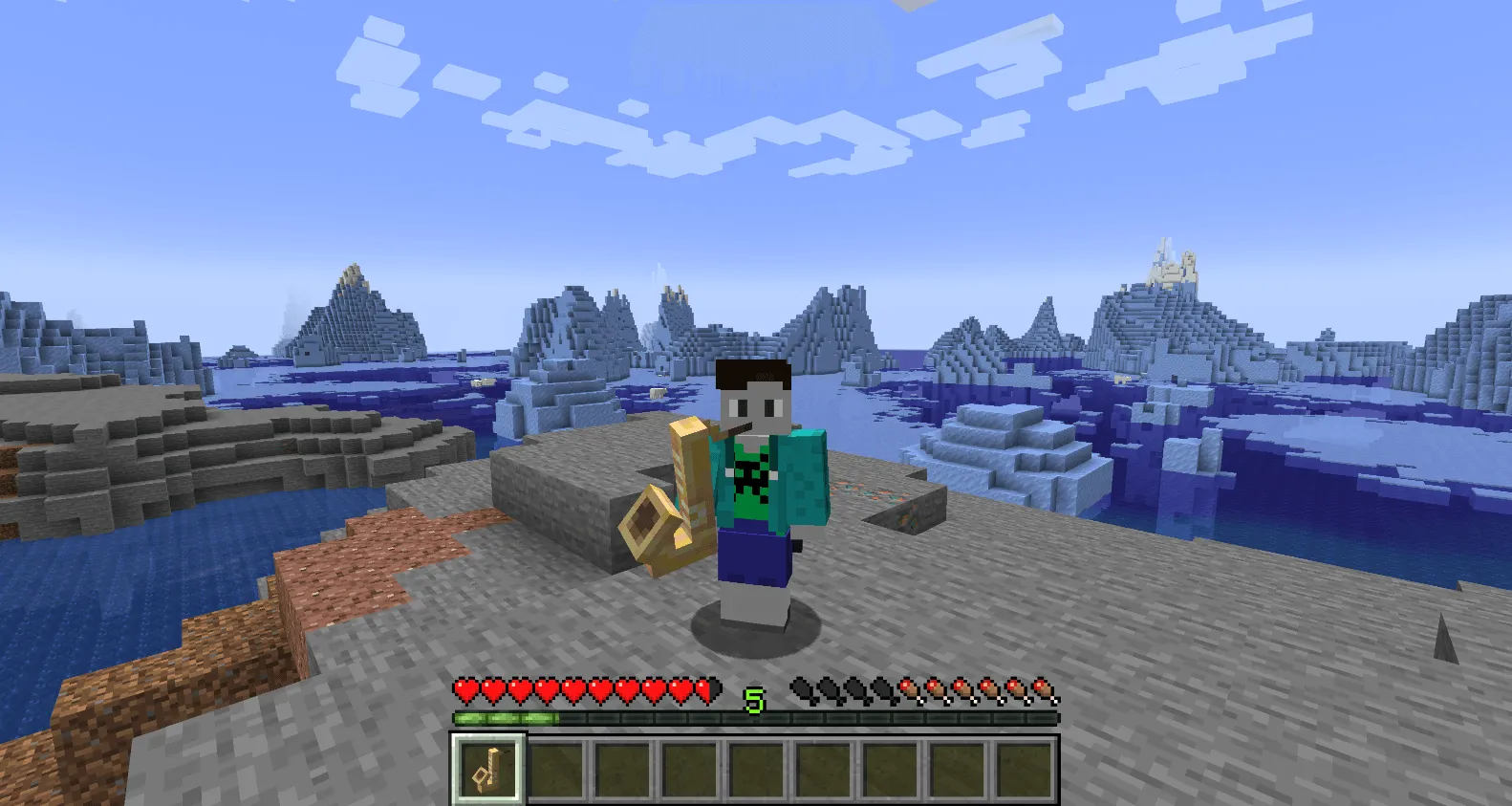This screenshot has width=1512, height=806.
Task: Click the half-empty heart at the health bar's end
Action: [706, 690]
